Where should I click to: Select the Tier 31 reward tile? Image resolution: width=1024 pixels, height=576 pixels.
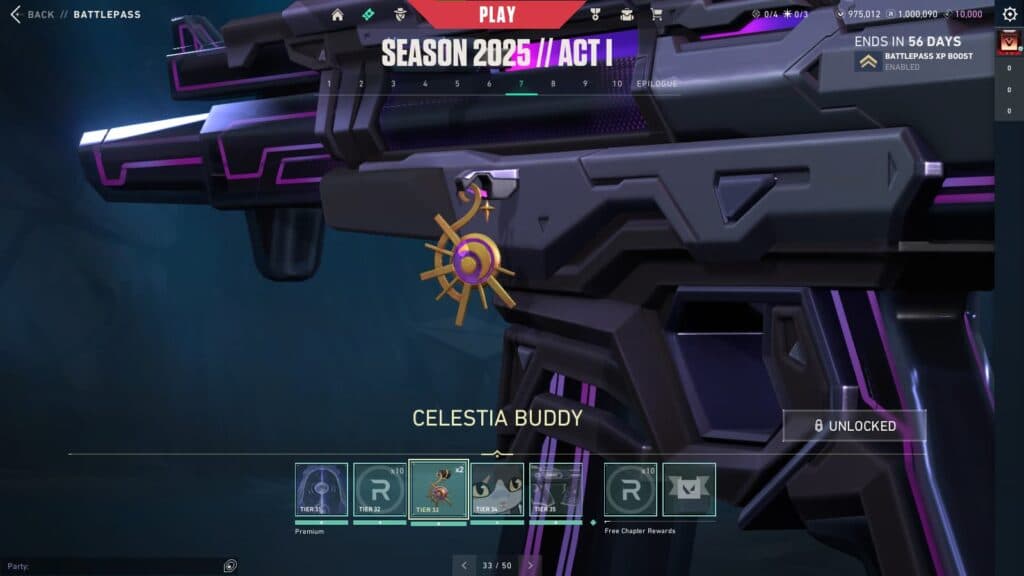pos(321,489)
